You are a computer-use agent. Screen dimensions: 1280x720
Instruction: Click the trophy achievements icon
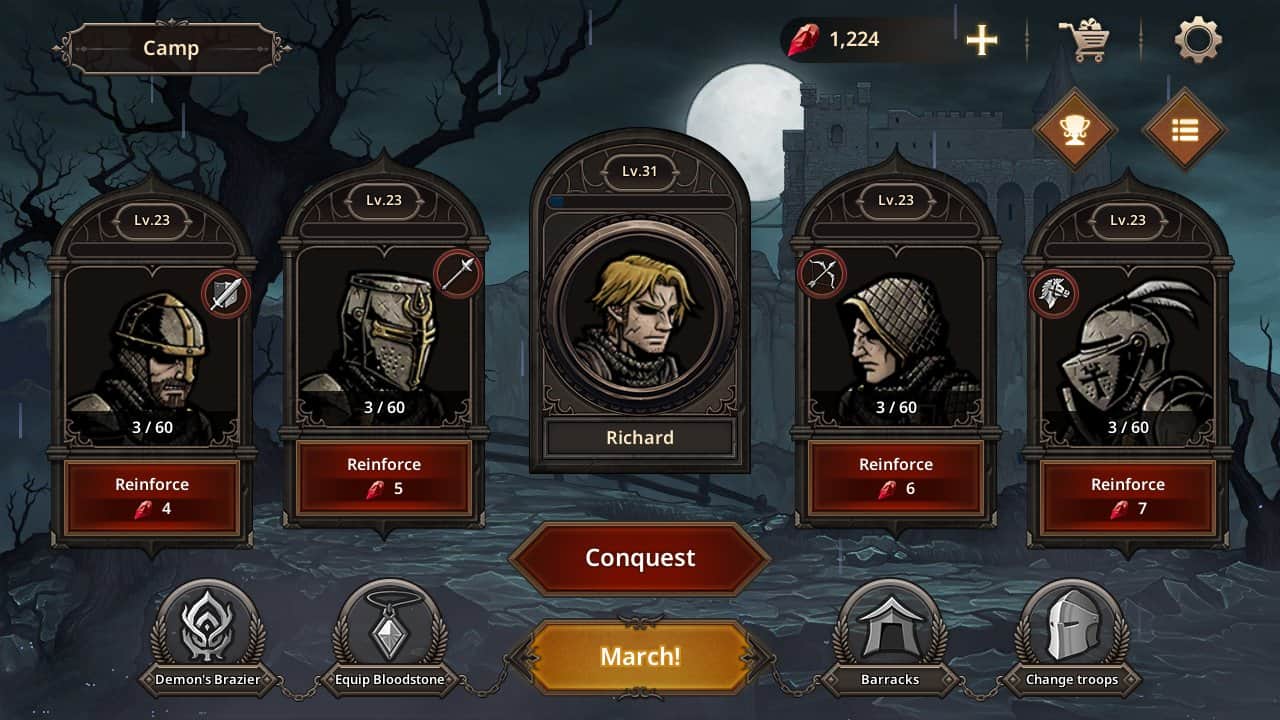[1075, 128]
